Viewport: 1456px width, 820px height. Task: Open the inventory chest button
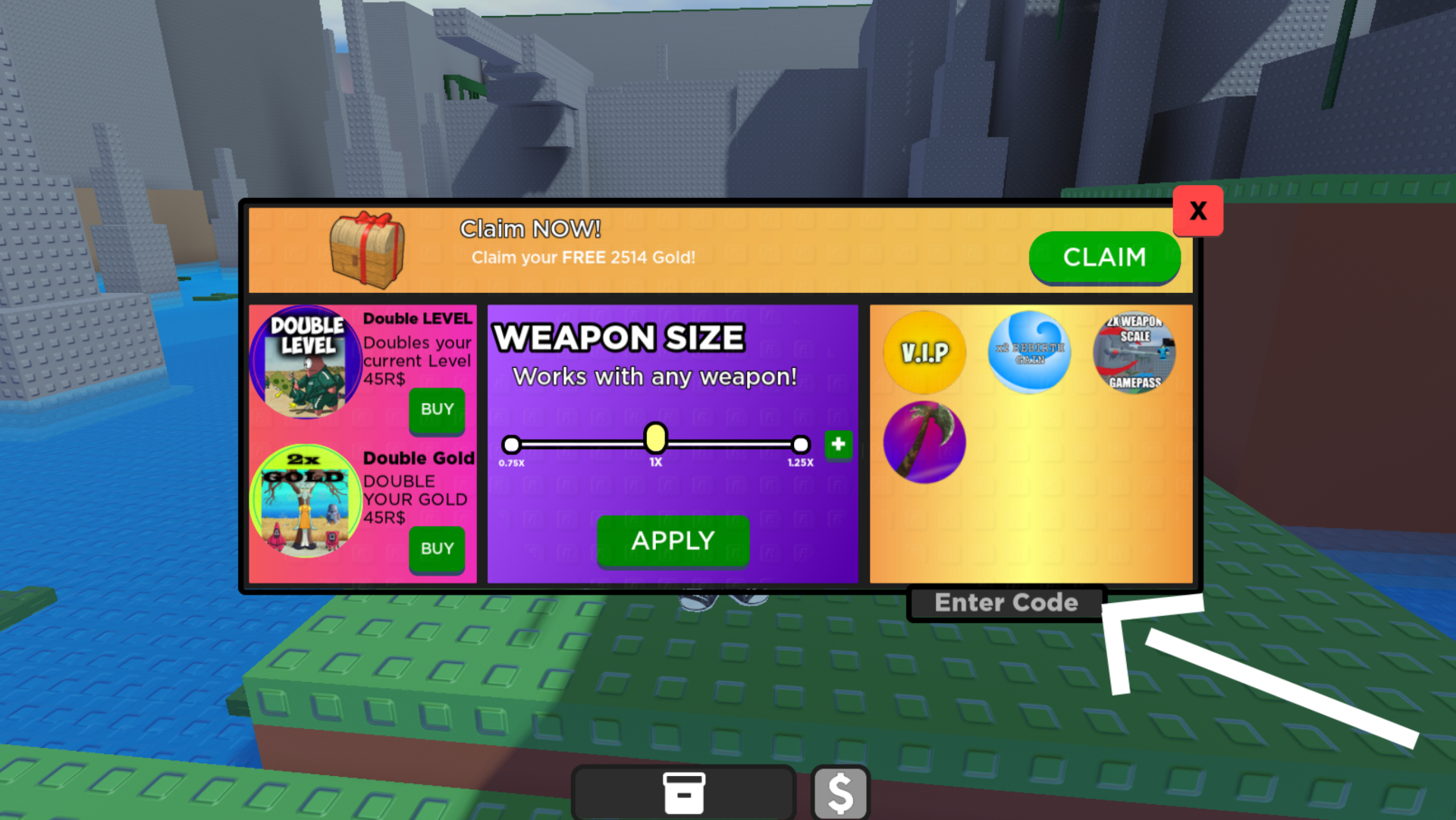(x=683, y=793)
